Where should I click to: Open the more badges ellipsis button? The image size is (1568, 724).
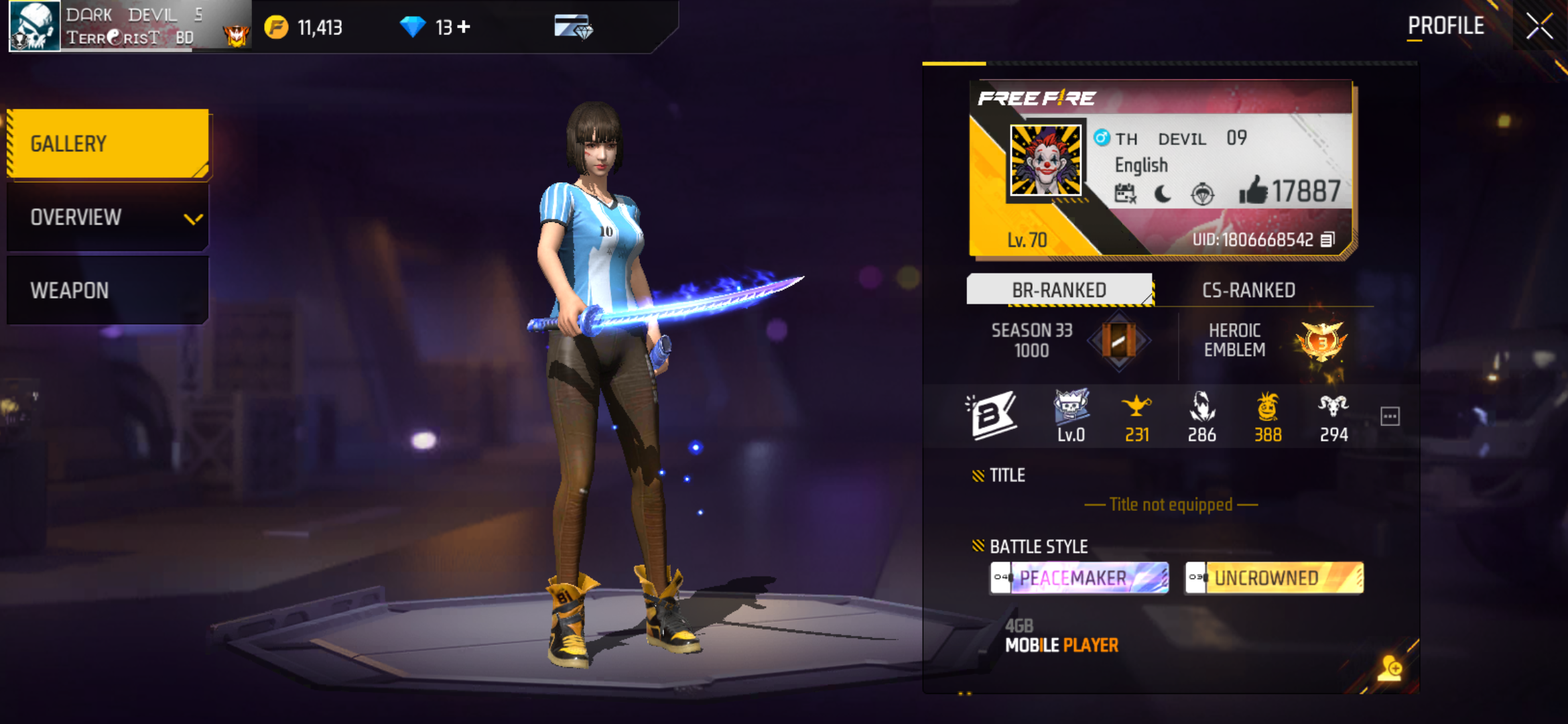(1390, 416)
